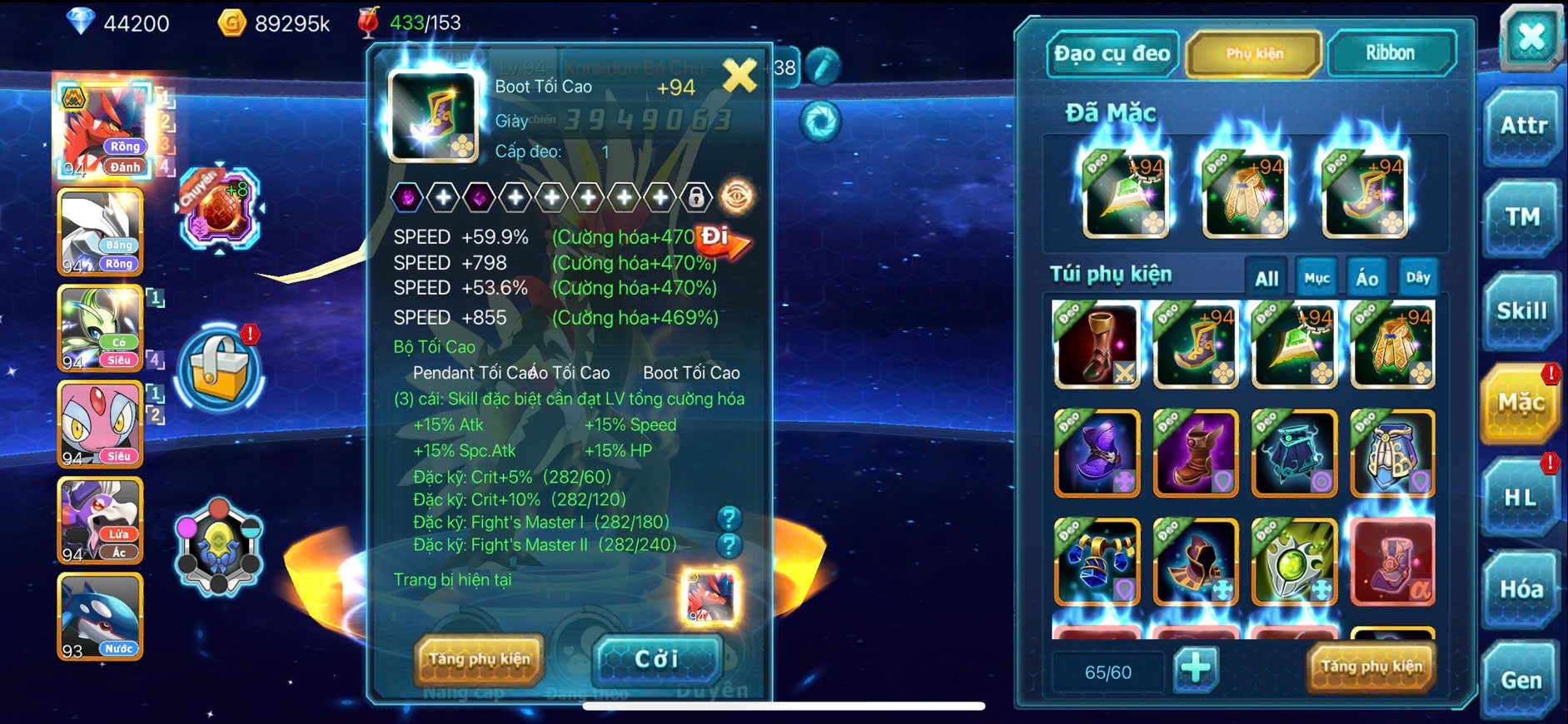Select the Phụ kiện tab
This screenshot has height=724, width=1568.
point(1254,54)
